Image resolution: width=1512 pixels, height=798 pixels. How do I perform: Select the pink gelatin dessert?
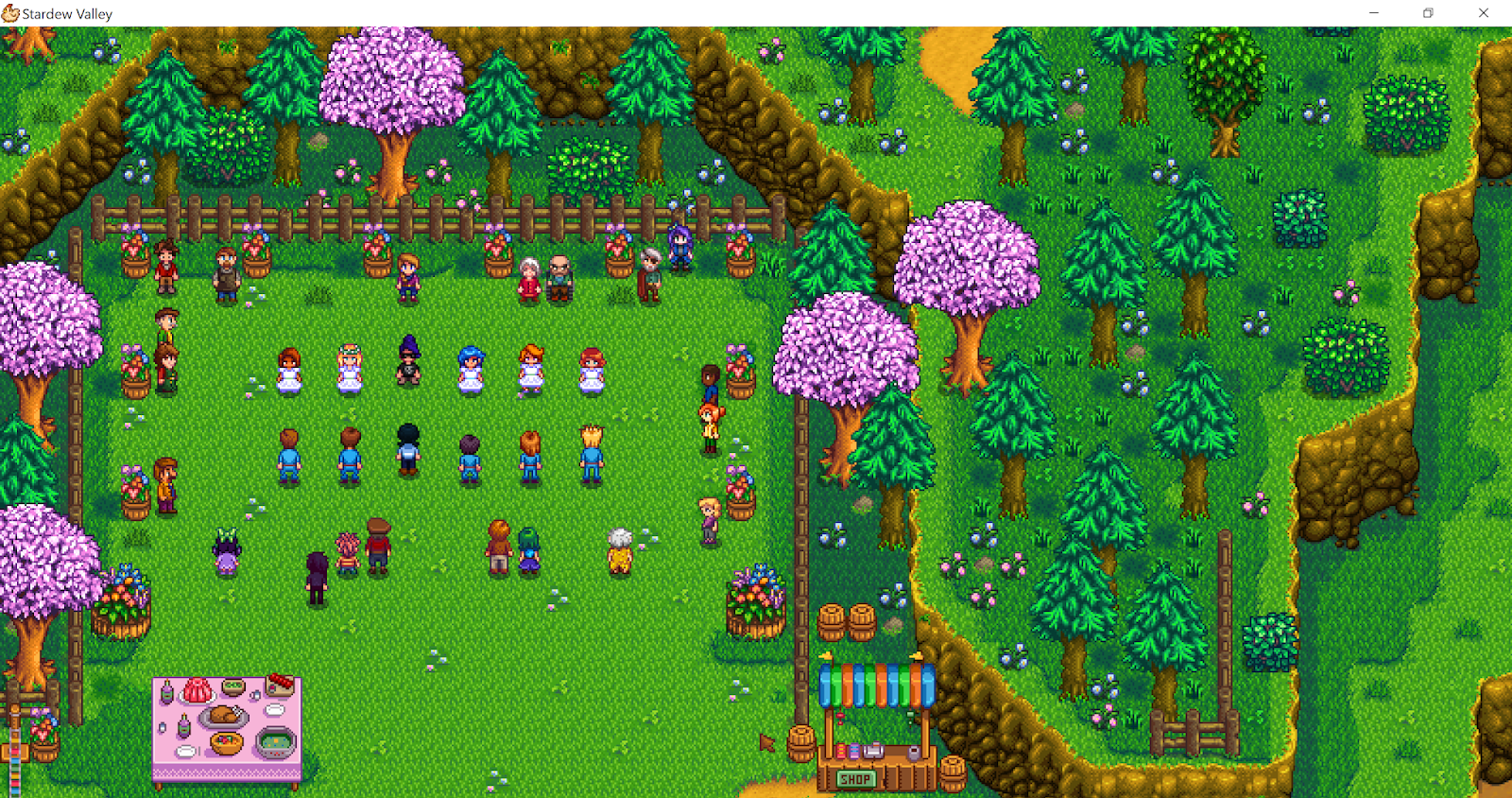(x=198, y=690)
